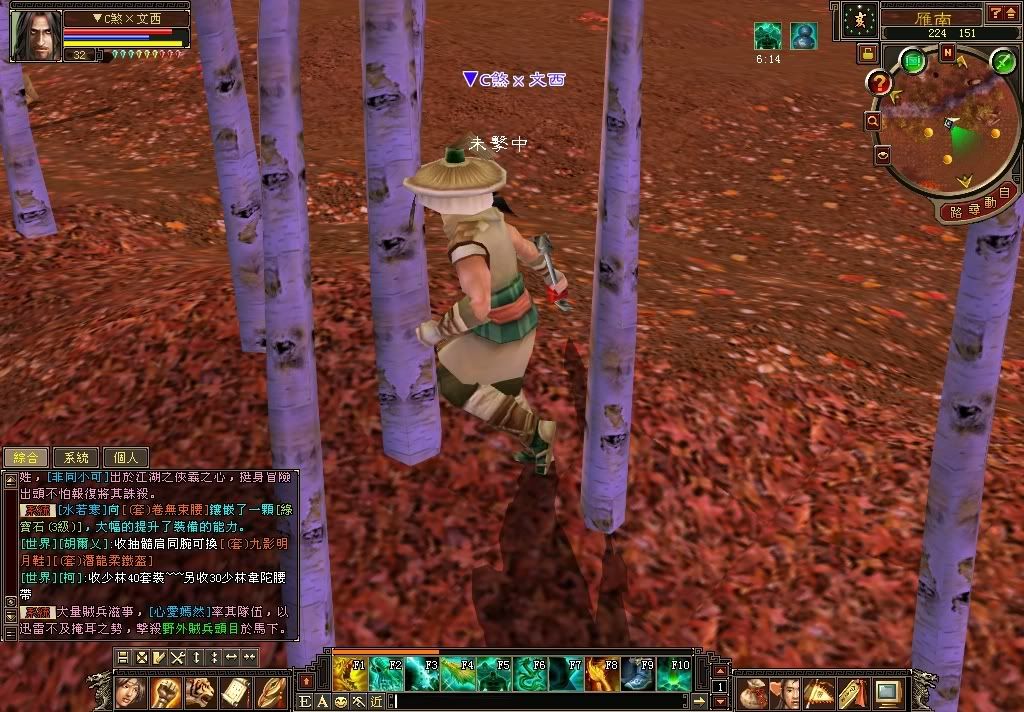Select the player portrait in top-left
The width and height of the screenshot is (1024, 712).
[x=34, y=35]
